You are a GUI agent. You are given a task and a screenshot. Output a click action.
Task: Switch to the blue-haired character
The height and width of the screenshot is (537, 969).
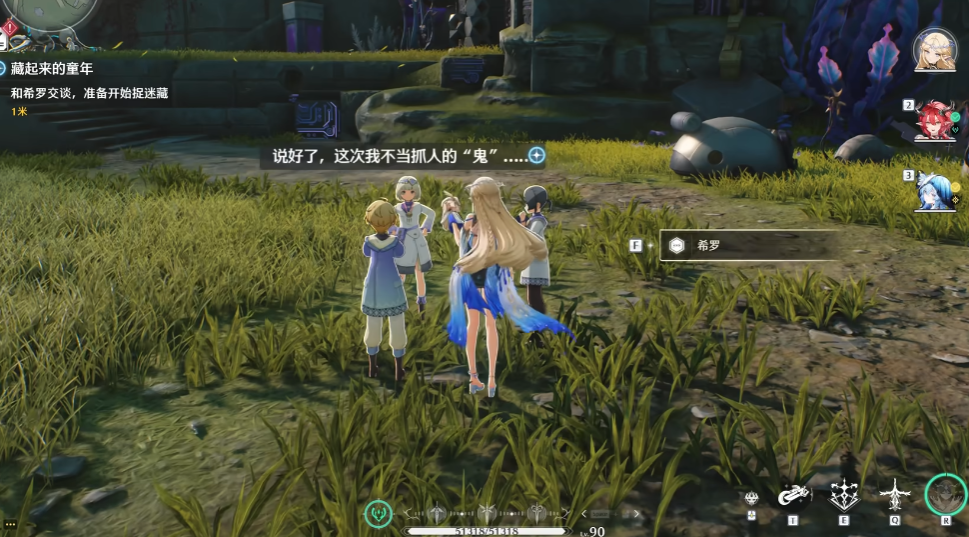point(934,190)
